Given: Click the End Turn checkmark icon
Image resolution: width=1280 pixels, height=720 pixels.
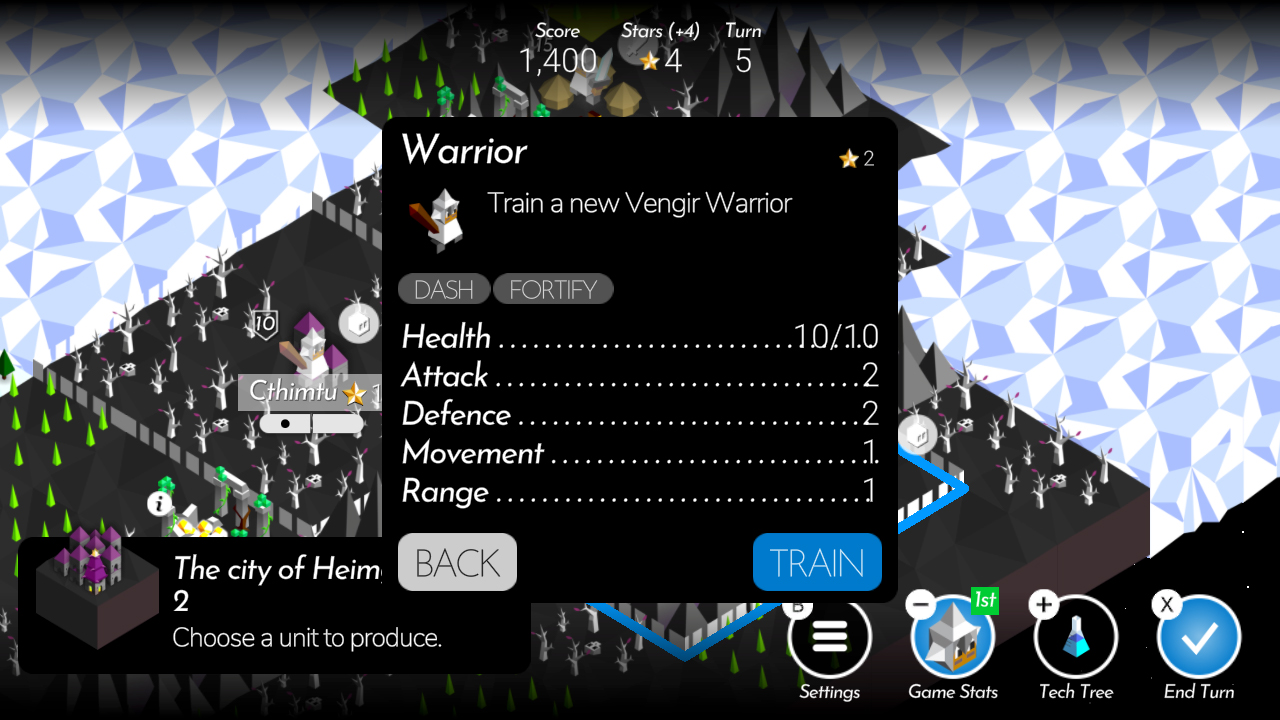Looking at the screenshot, I should pos(1199,636).
